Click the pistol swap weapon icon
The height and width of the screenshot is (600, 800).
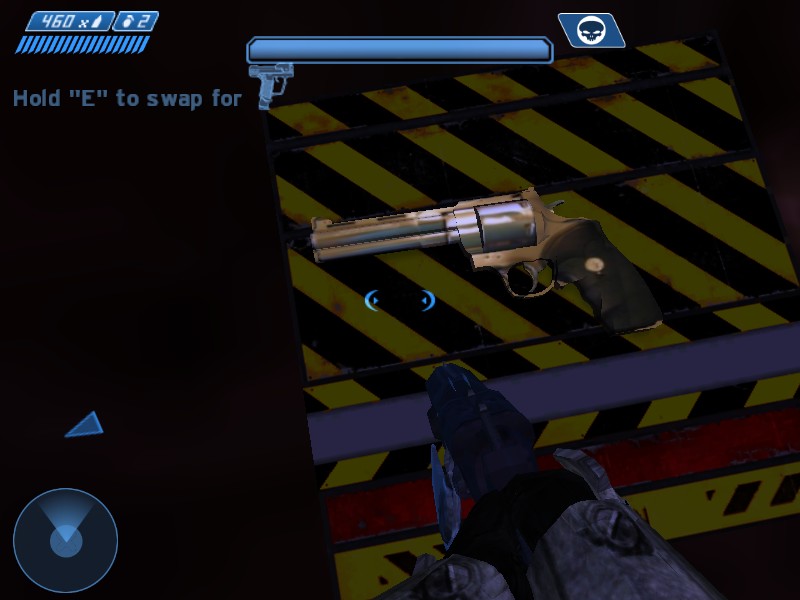click(x=269, y=83)
